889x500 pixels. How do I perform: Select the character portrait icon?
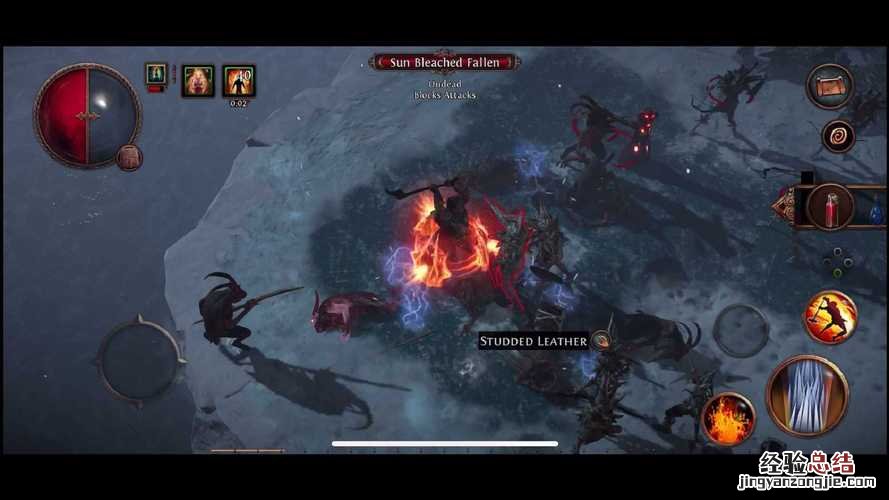click(156, 74)
